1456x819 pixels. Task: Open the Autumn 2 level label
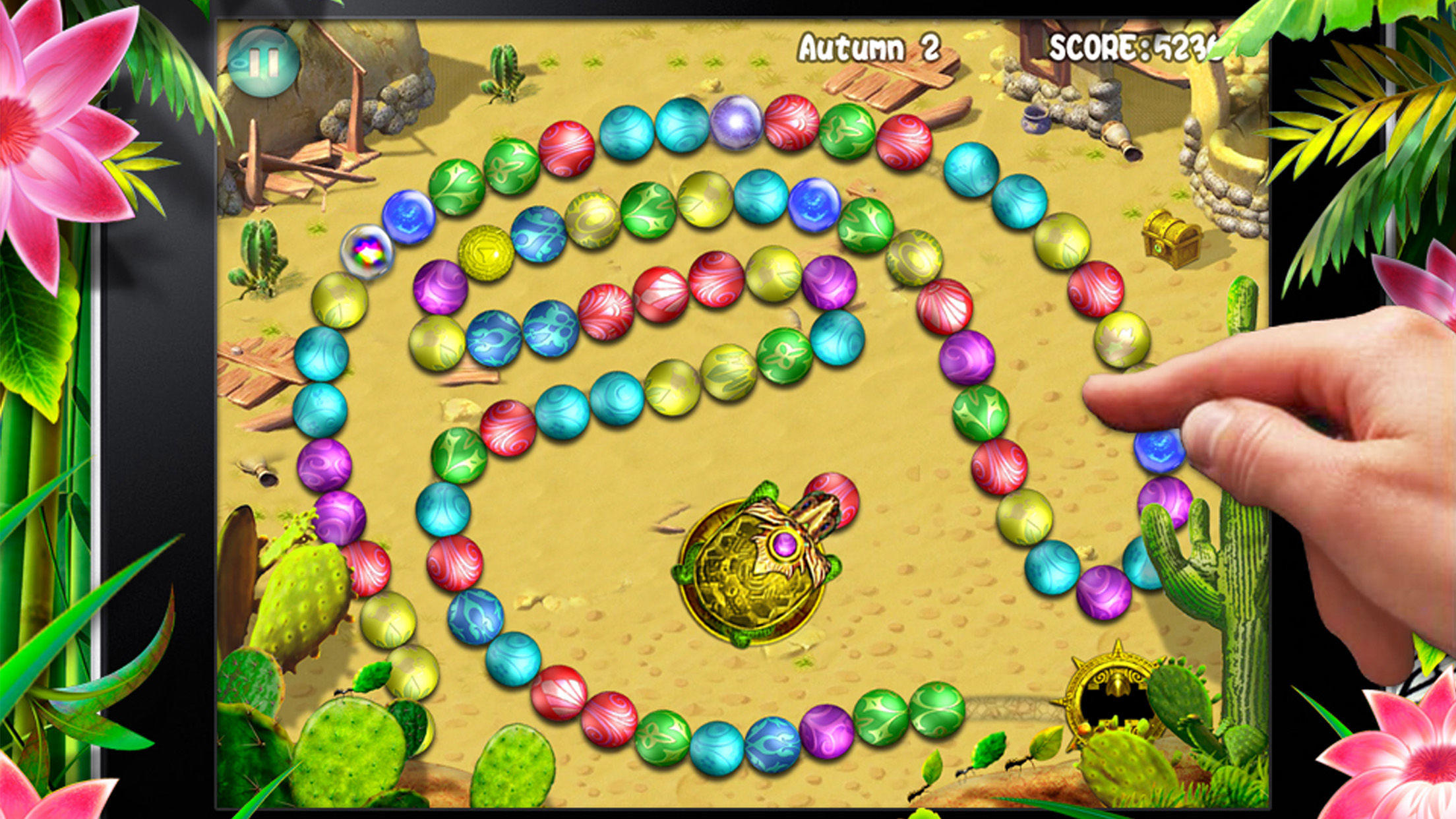[x=870, y=46]
